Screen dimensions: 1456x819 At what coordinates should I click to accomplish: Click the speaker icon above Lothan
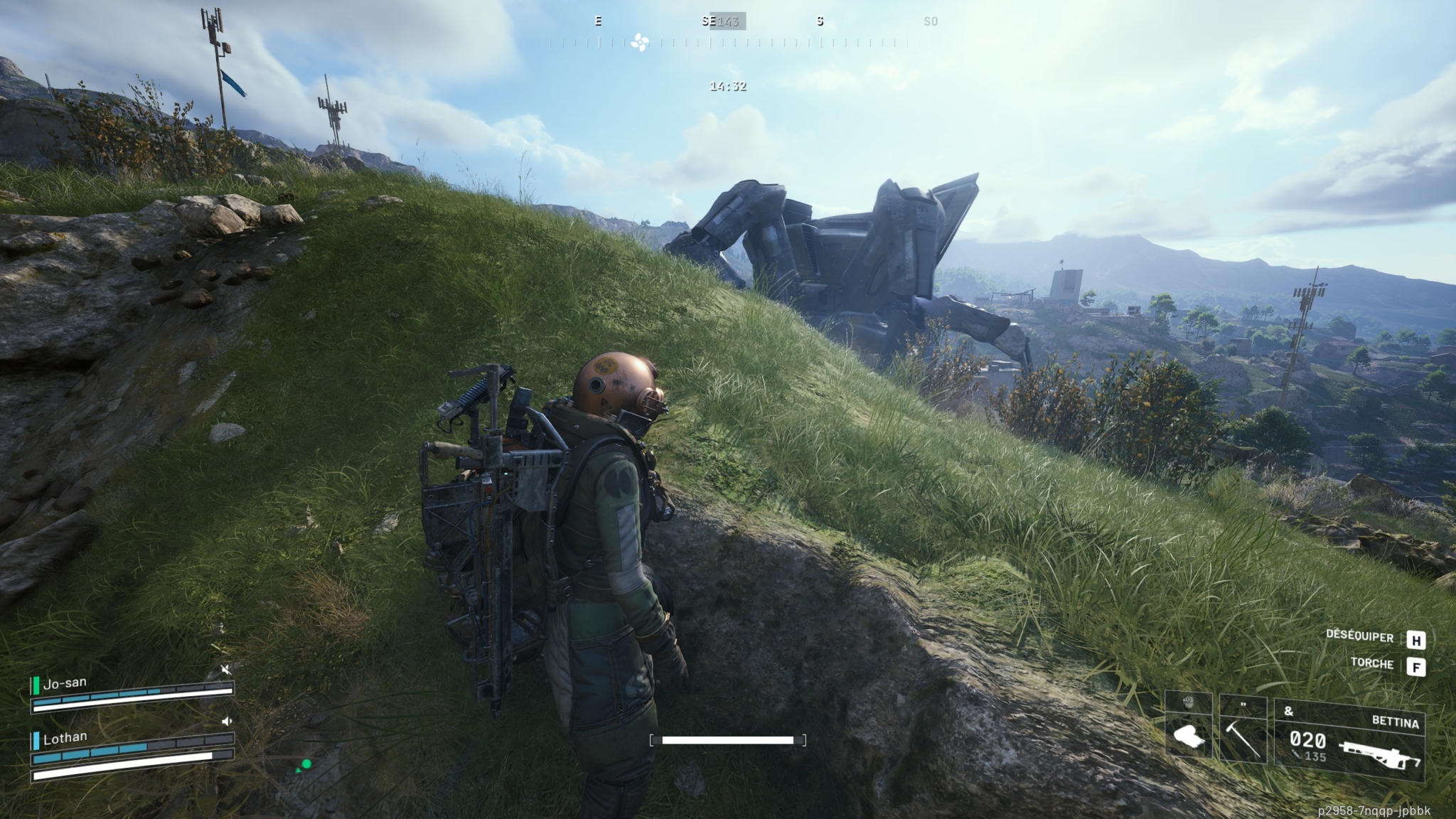pos(226,721)
